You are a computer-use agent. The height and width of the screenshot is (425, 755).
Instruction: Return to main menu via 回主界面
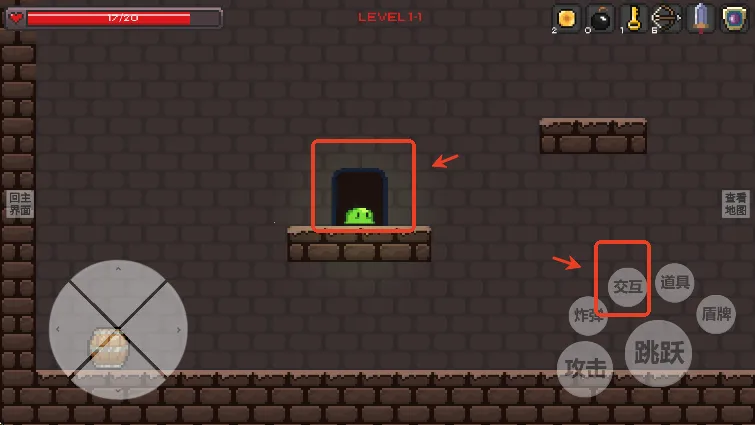[x=20, y=204]
